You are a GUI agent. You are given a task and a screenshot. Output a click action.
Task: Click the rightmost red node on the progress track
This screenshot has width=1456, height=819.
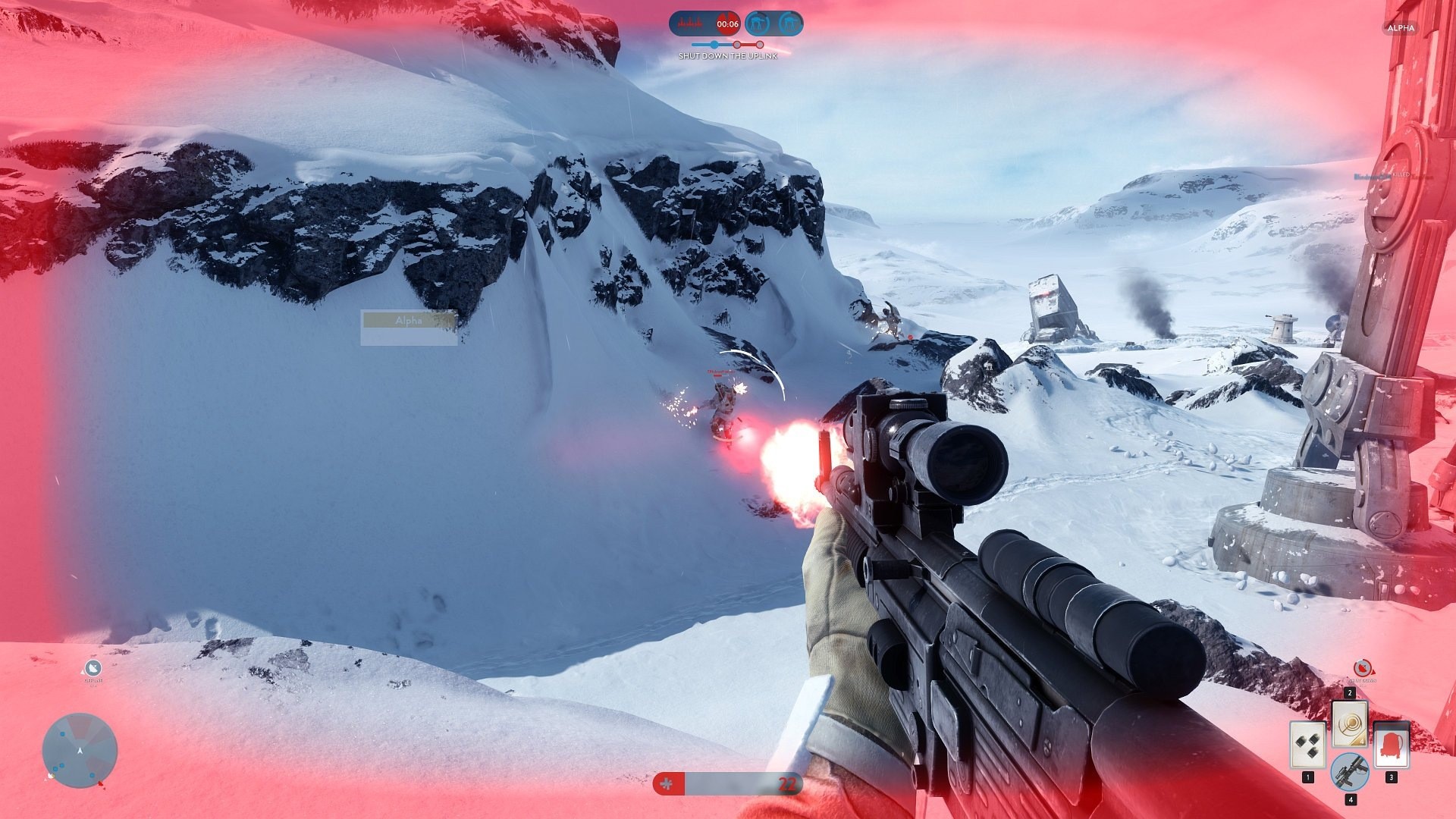click(x=760, y=44)
